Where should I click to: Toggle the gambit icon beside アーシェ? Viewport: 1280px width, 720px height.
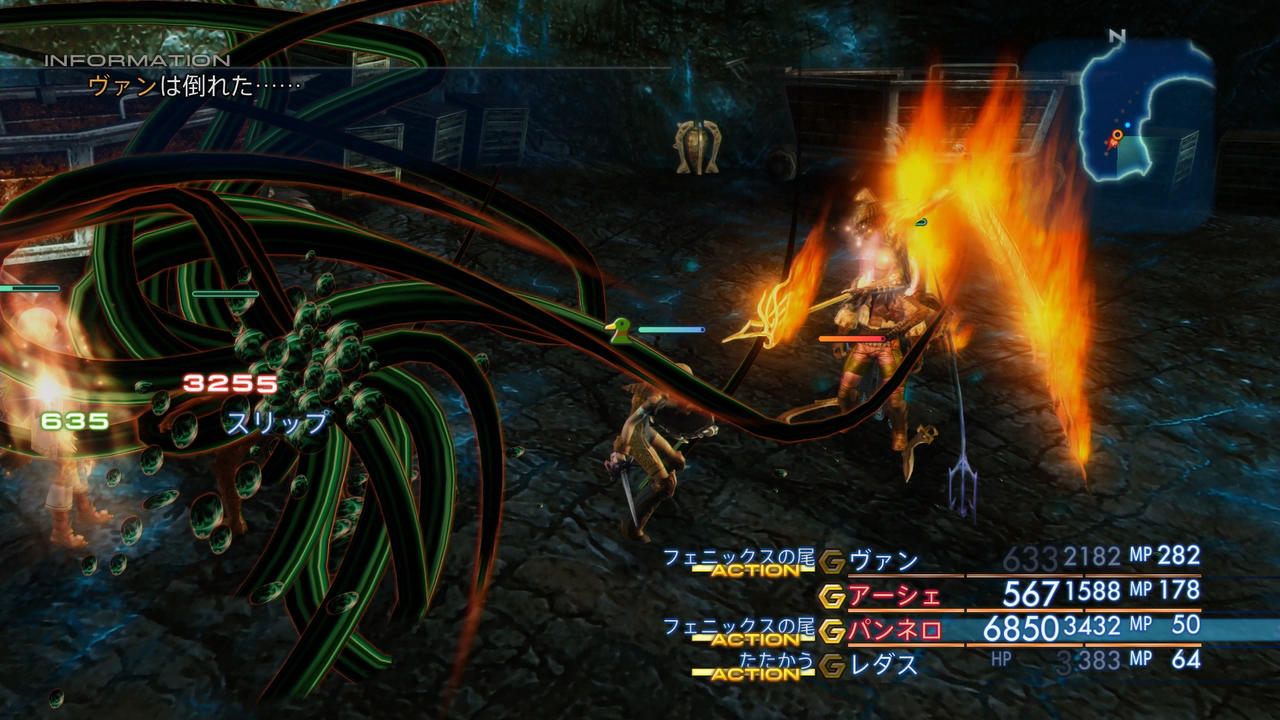[832, 597]
